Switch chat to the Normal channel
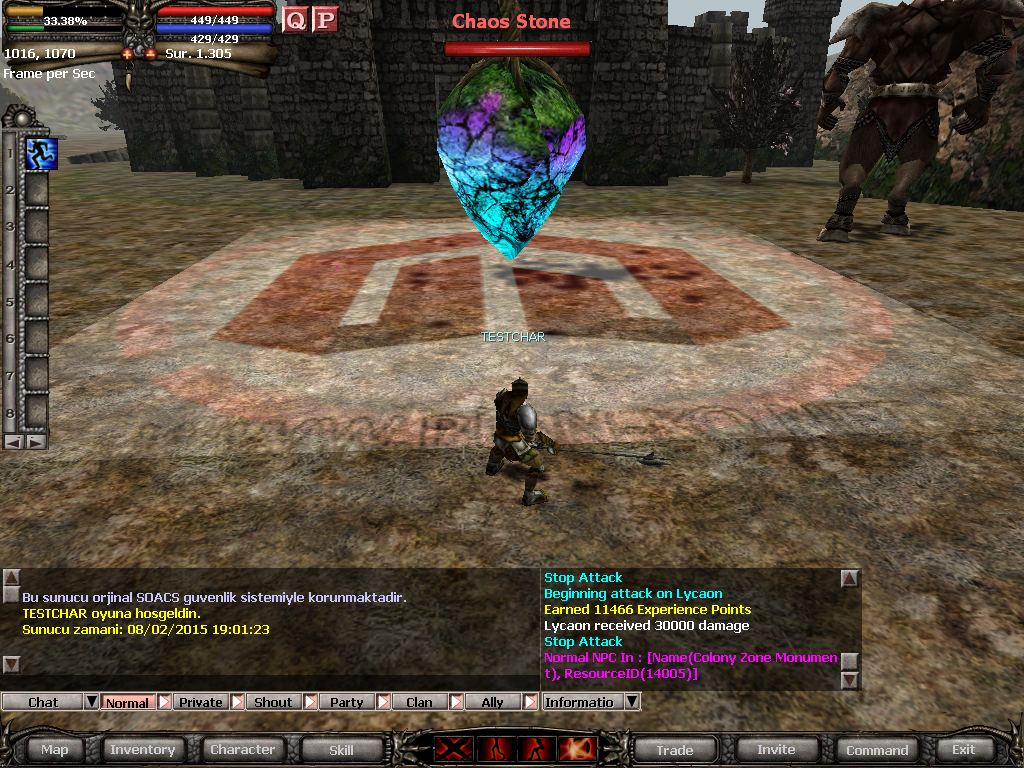Screen dimensions: 1024x768 click(x=127, y=702)
